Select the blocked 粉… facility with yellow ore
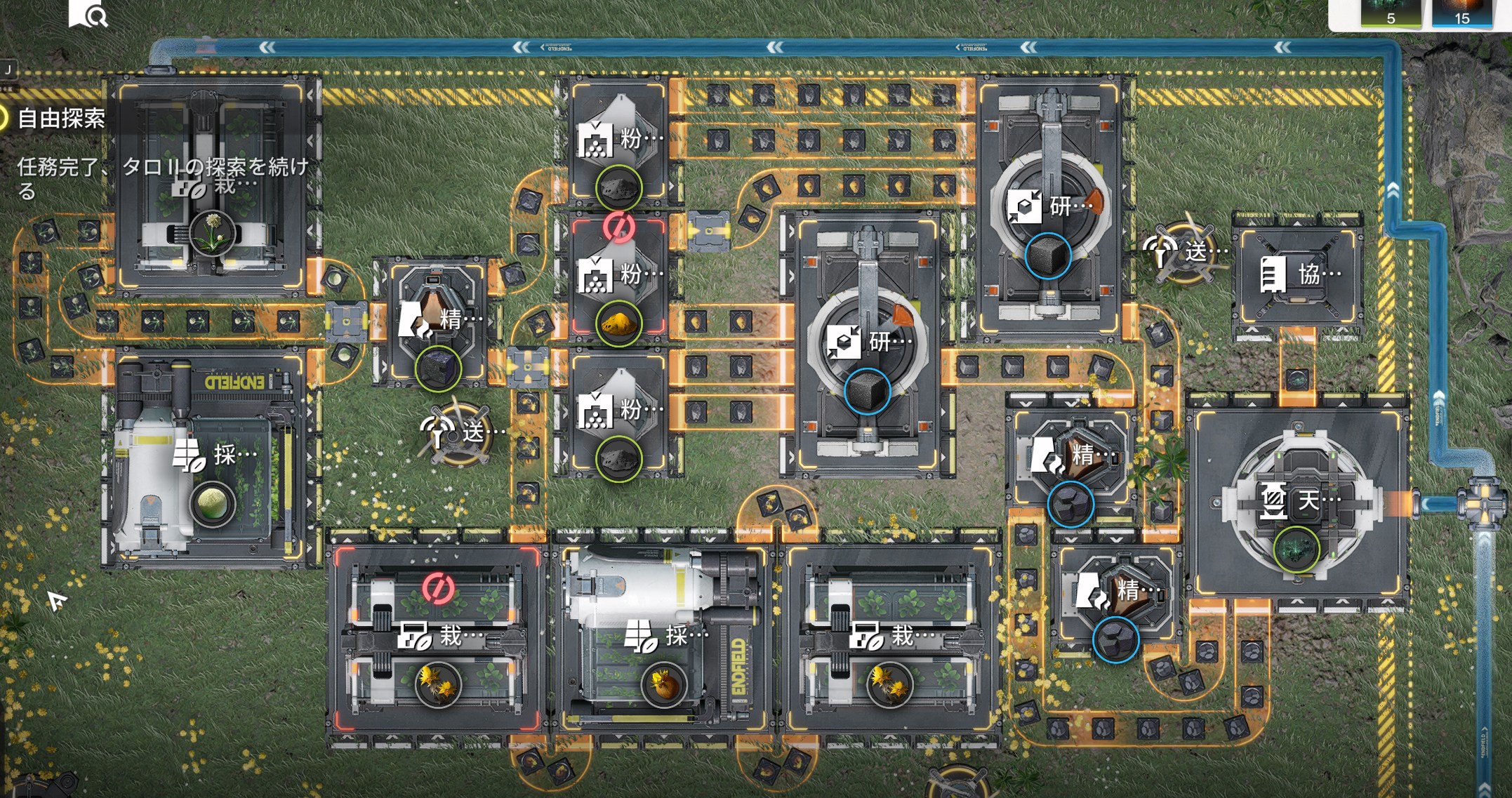Viewport: 1512px width, 798px height. point(618,274)
